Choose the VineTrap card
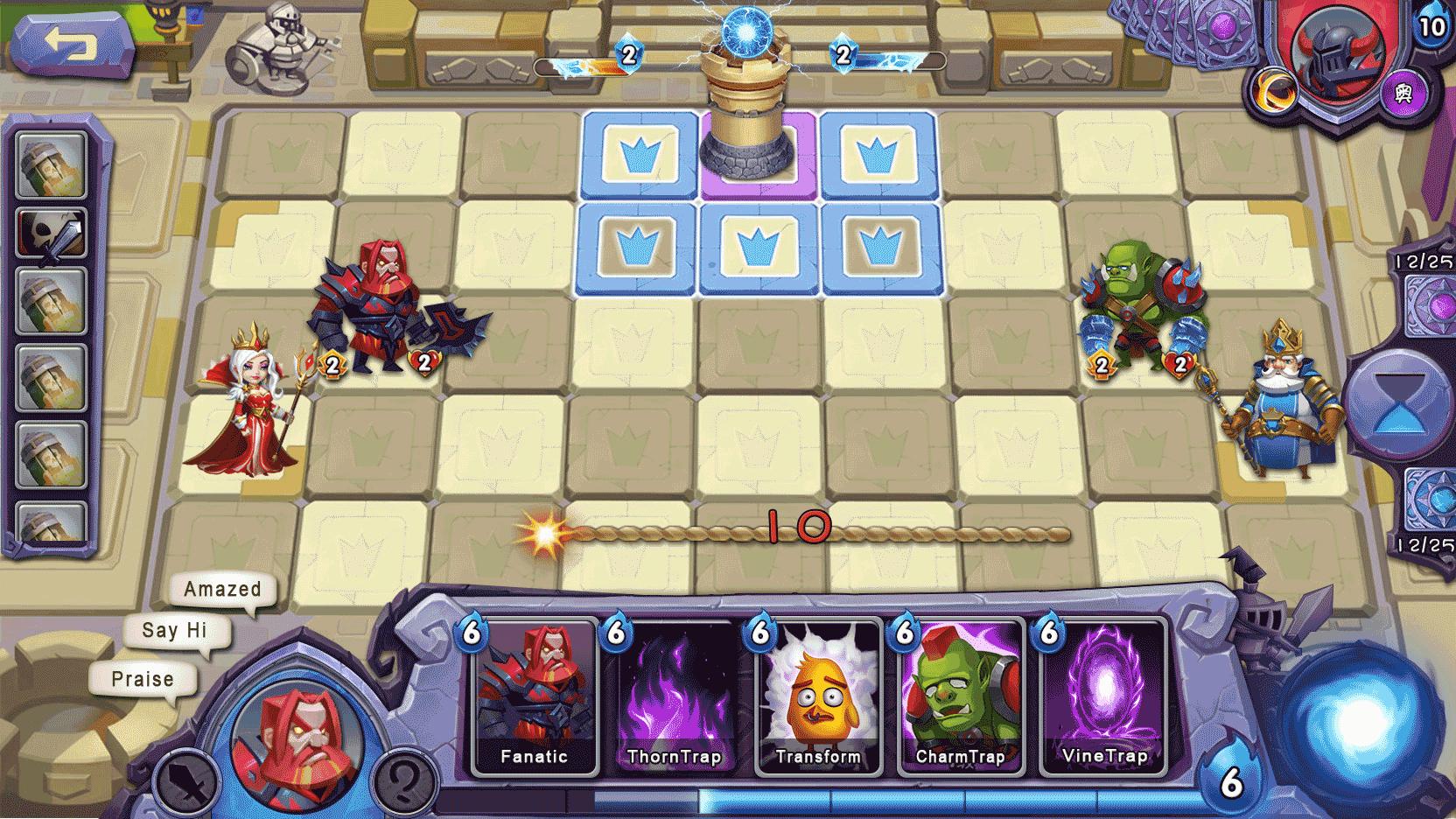Screen dimensions: 1456x819 (x=1103, y=696)
